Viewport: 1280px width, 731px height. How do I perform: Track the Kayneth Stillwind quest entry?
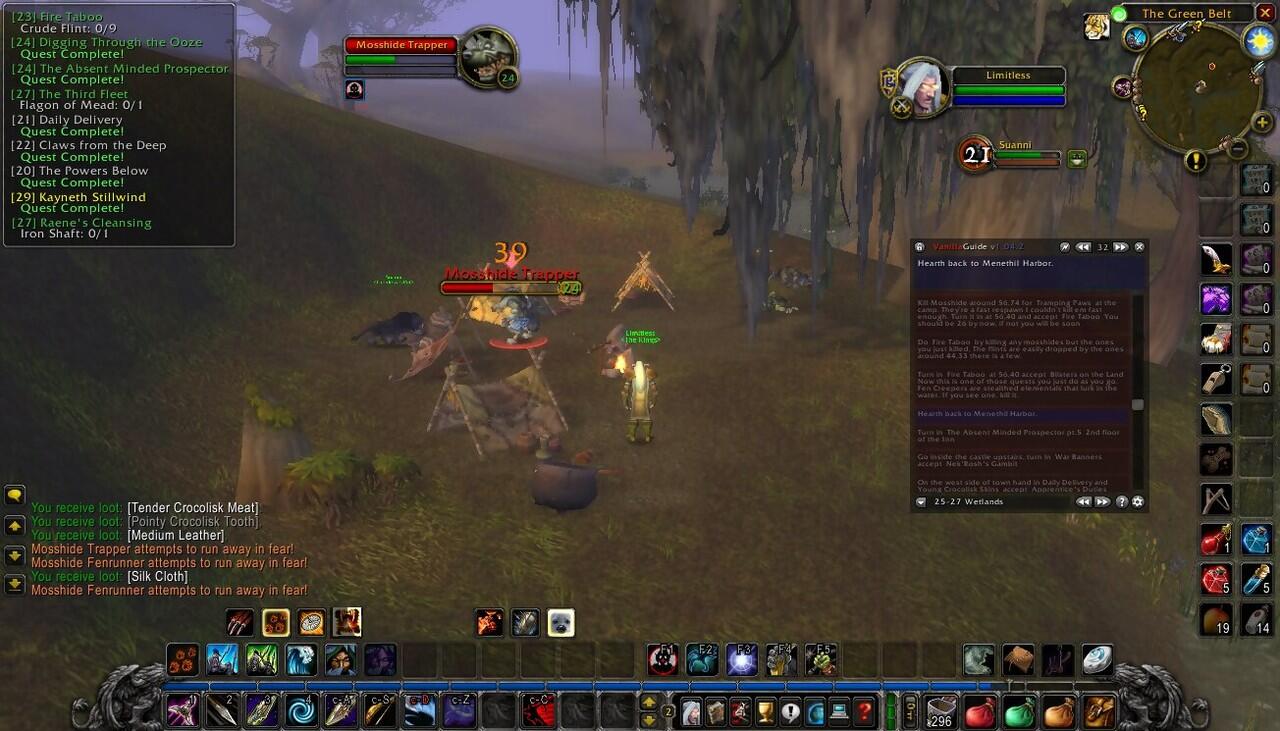click(x=92, y=197)
